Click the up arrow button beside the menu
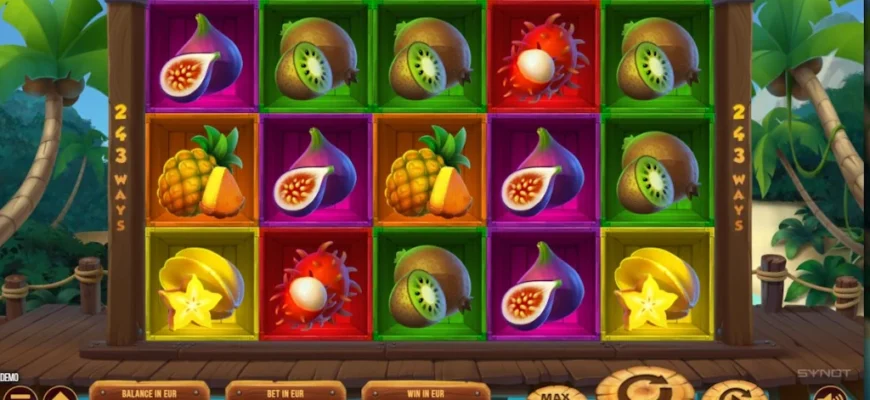Image resolution: width=870 pixels, height=400 pixels. click(x=59, y=394)
